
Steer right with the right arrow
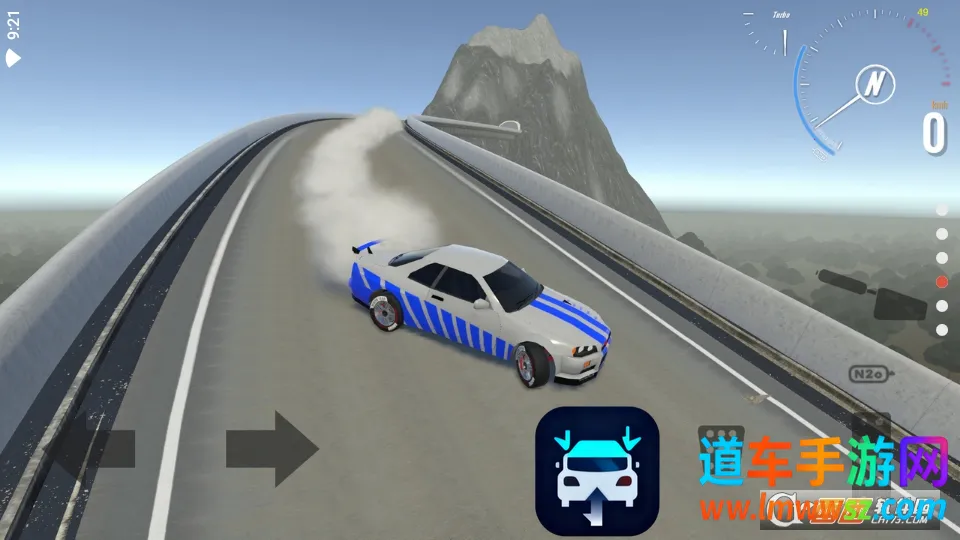[x=272, y=449]
